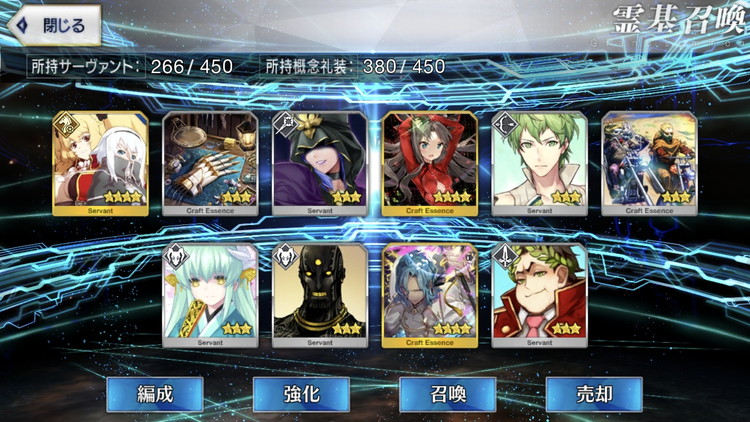750x422 pixels.
Task: Pick the horned teal-haired girl servant card
Action: (210, 295)
